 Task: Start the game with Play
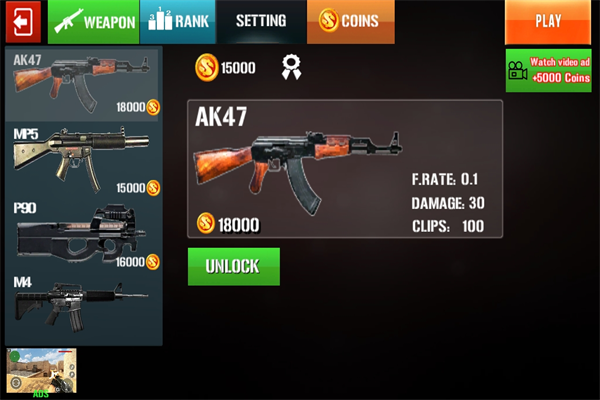548,21
